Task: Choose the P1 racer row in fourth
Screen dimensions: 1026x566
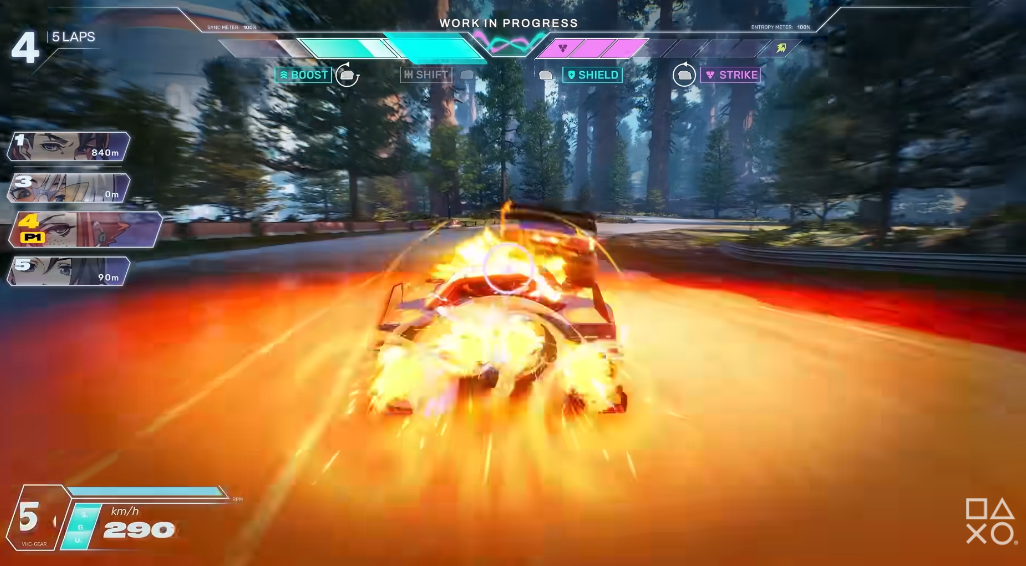Action: tap(85, 229)
